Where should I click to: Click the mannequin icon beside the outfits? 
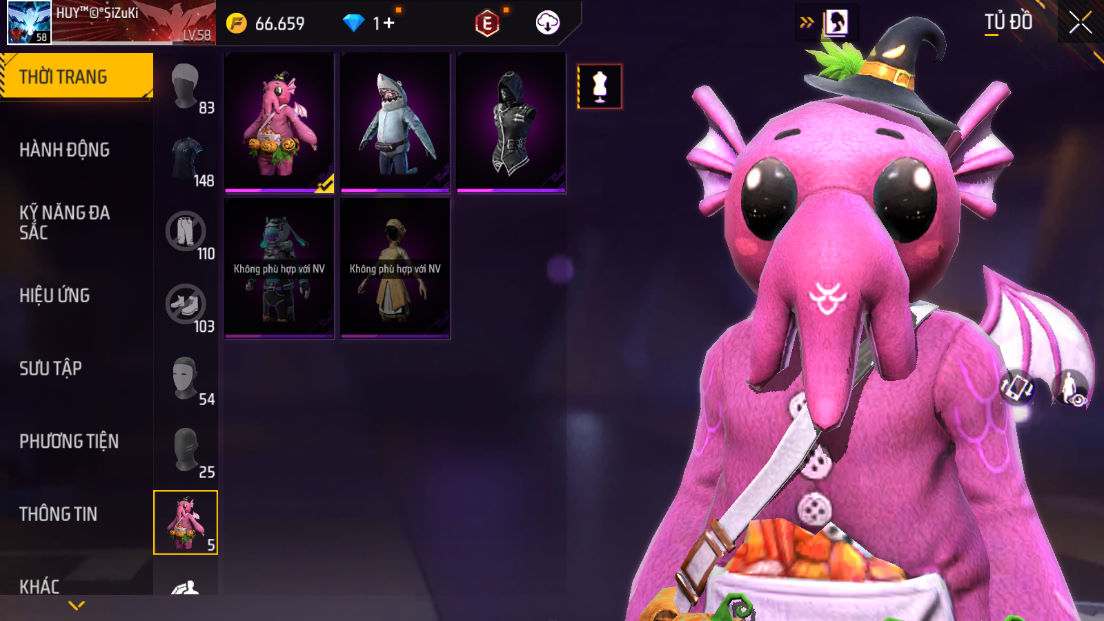[x=600, y=86]
